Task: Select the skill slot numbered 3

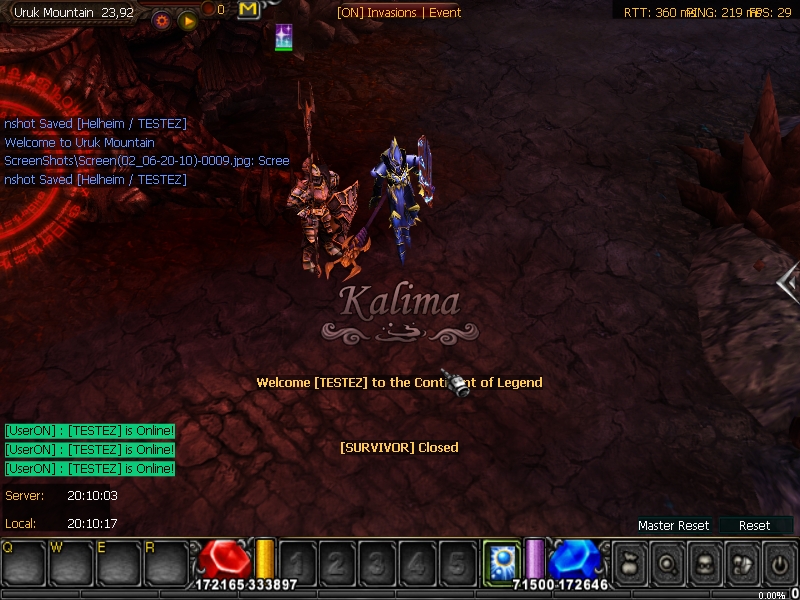Action: 376,562
